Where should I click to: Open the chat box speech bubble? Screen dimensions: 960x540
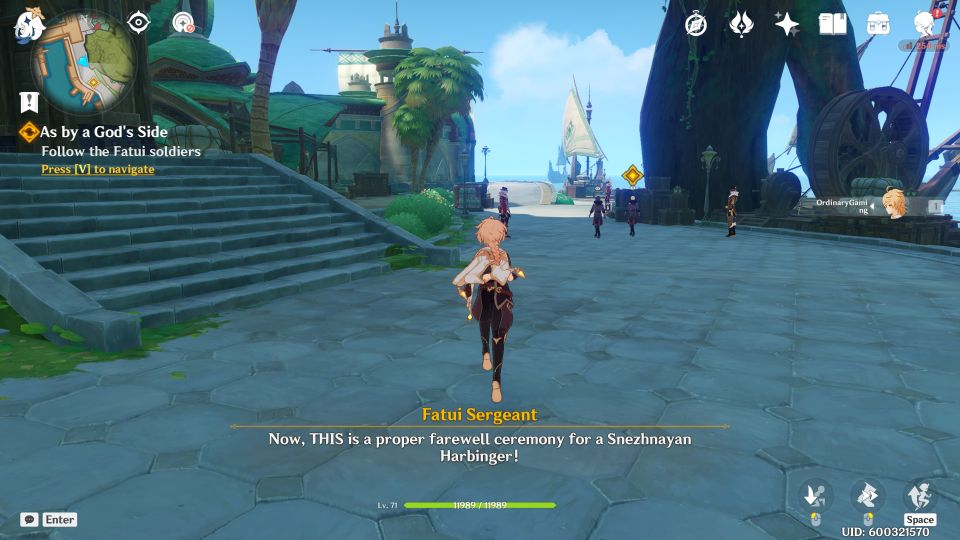pos(30,519)
